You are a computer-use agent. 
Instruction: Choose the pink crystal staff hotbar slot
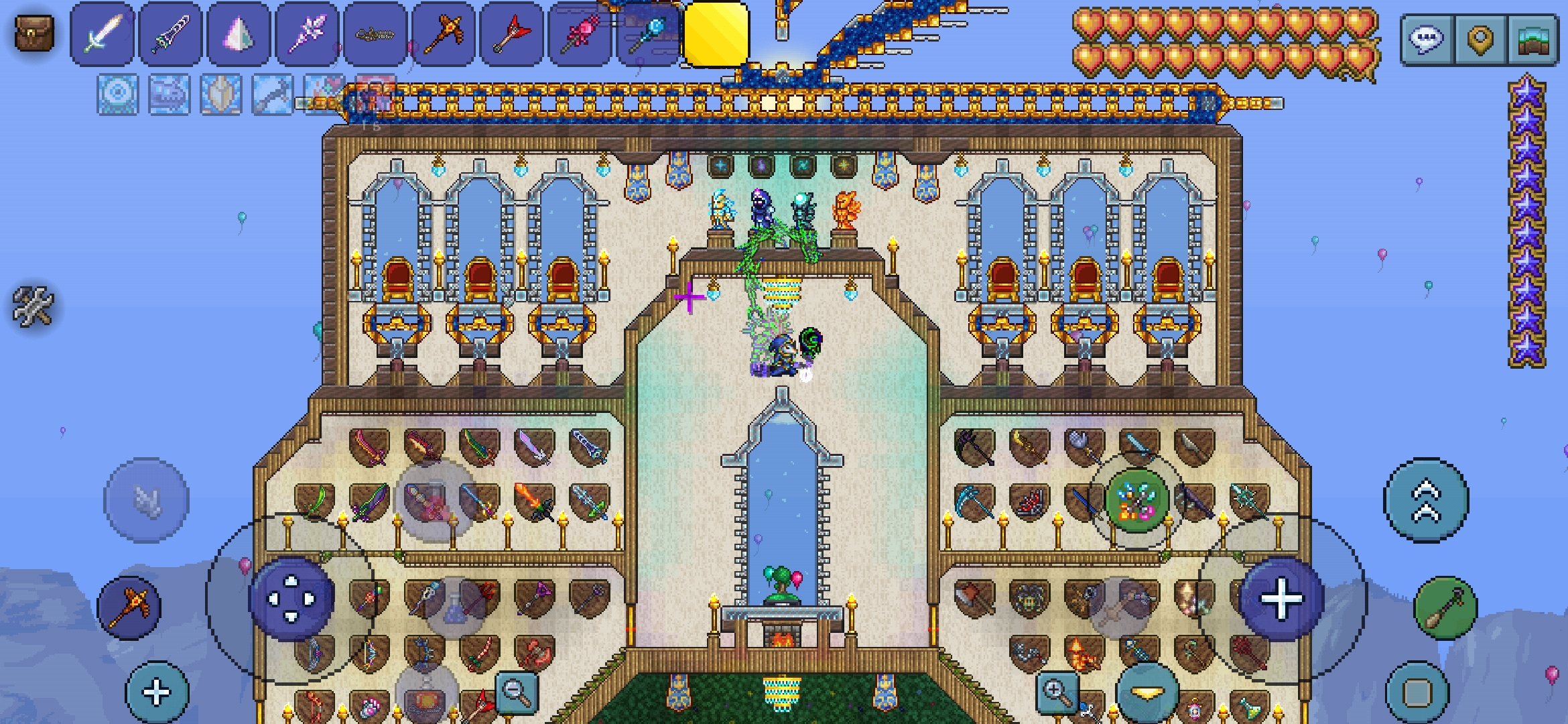308,34
